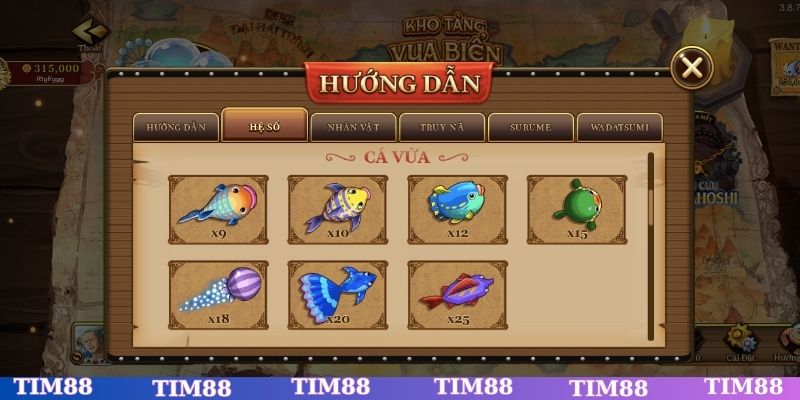This screenshot has width=800, height=400.
Task: Switch to the Surume tab
Action: coord(531,127)
